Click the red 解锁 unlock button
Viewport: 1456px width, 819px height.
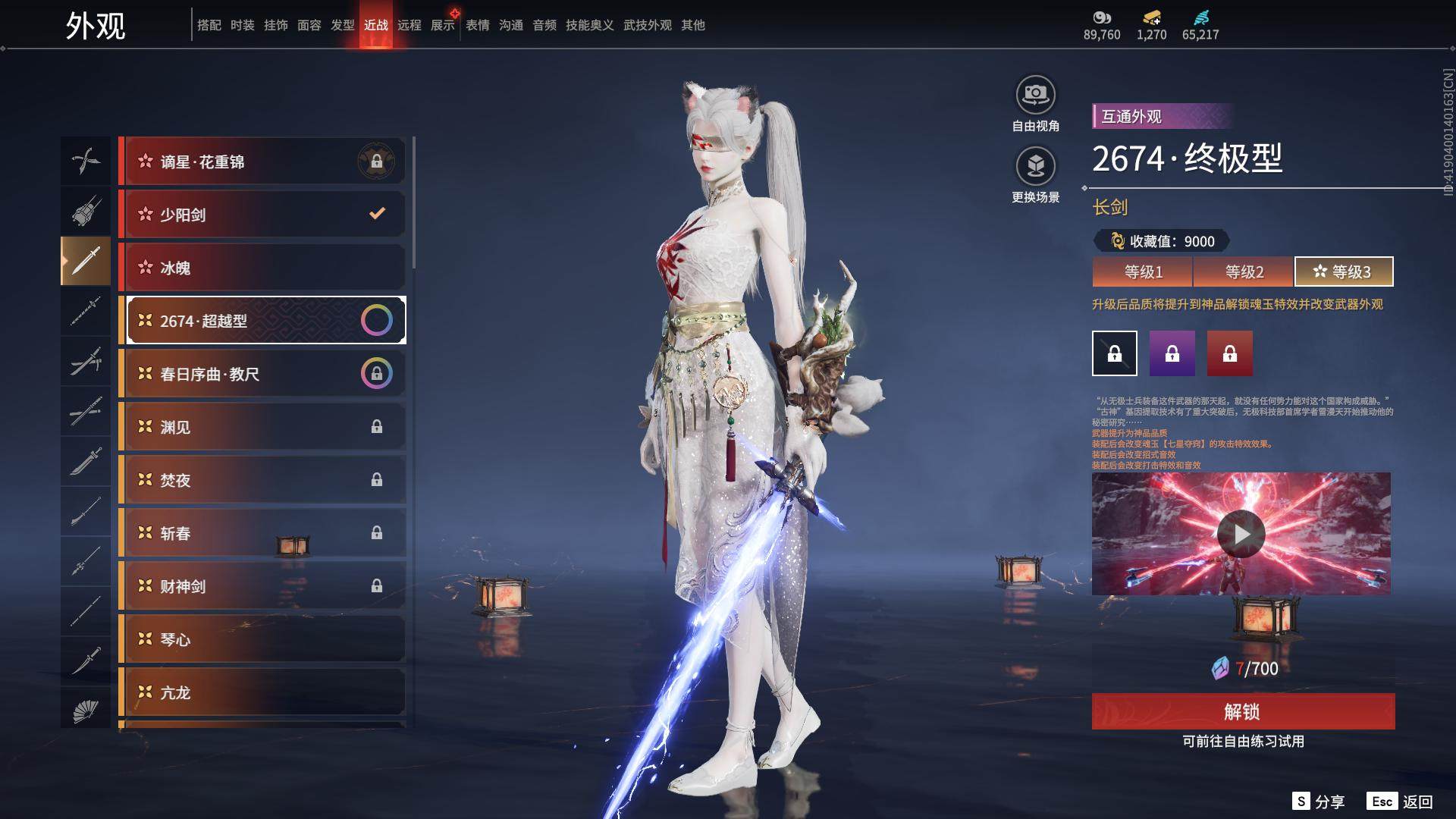[x=1243, y=711]
